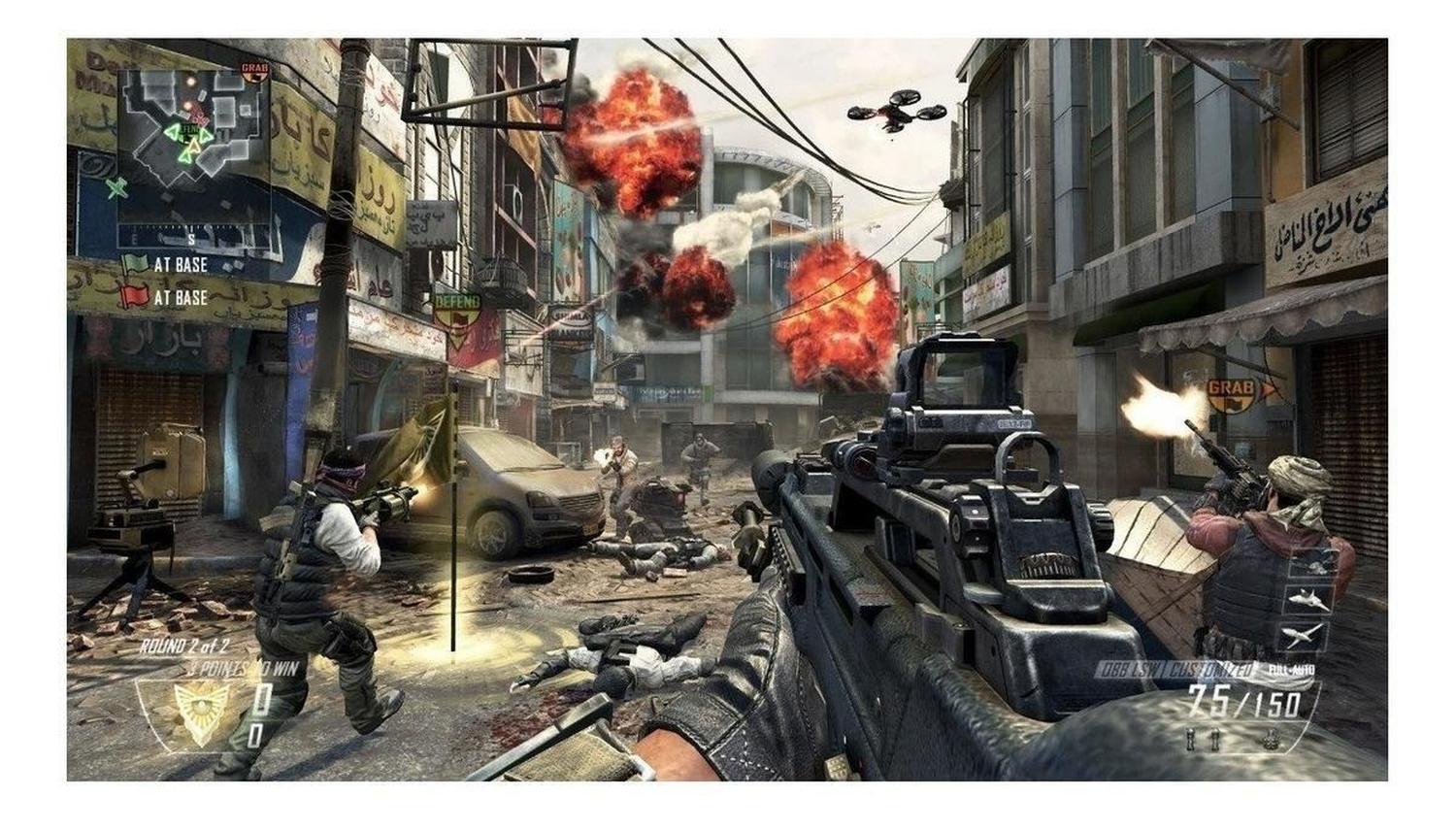Click the orange GRAB flag objective marker
This screenshot has height=830, width=1456.
1233,392
